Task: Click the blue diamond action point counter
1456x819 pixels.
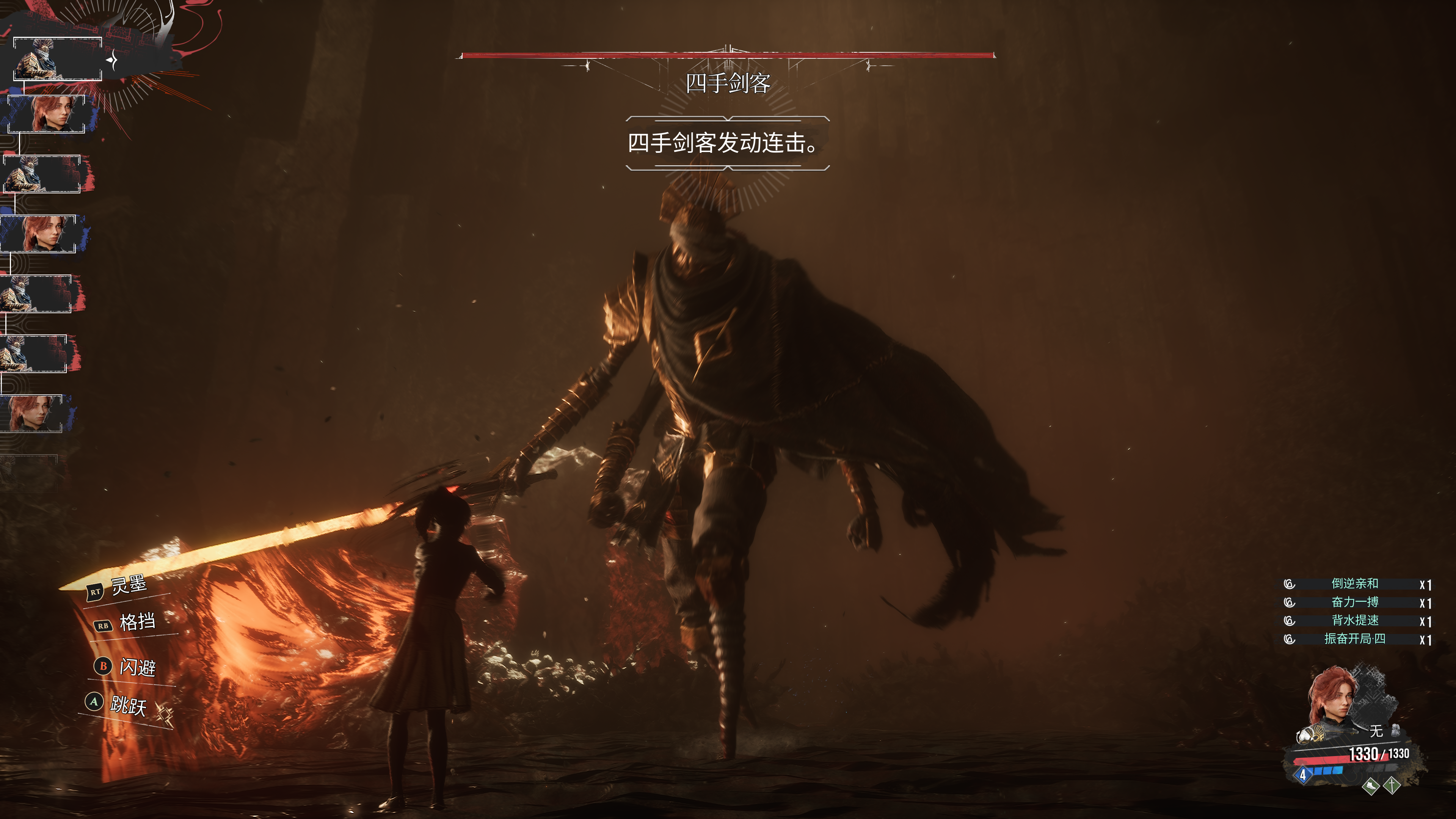Action: [x=1303, y=774]
